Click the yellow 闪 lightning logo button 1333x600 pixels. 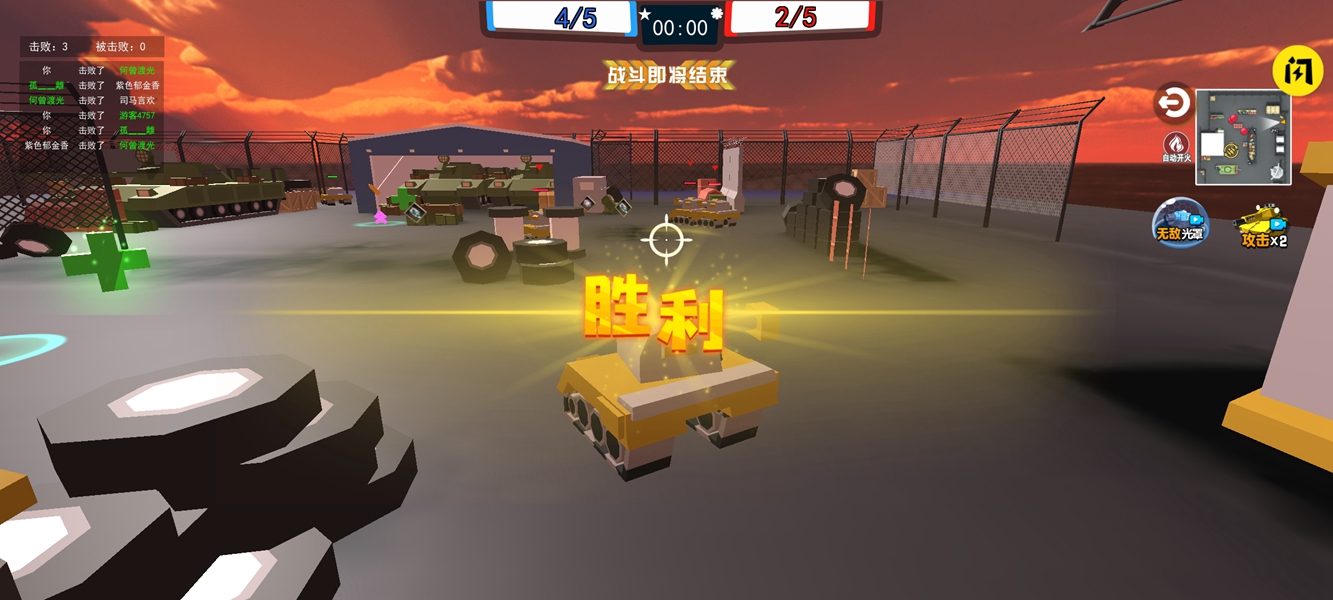pyautogui.click(x=1297, y=70)
